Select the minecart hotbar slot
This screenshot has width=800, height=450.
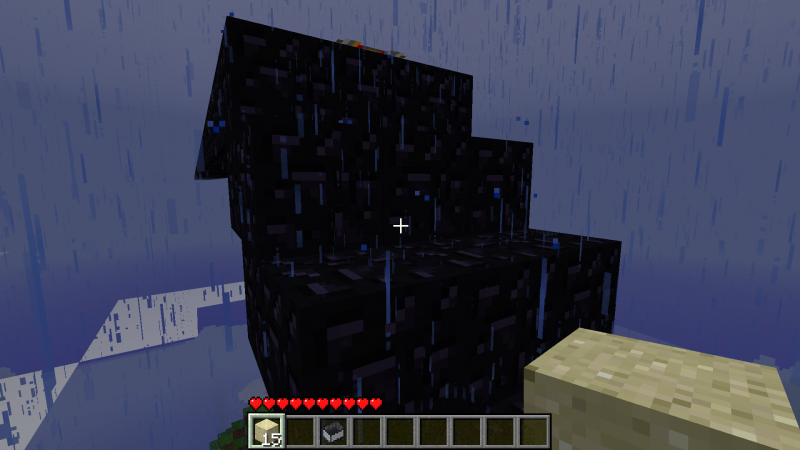(x=333, y=431)
